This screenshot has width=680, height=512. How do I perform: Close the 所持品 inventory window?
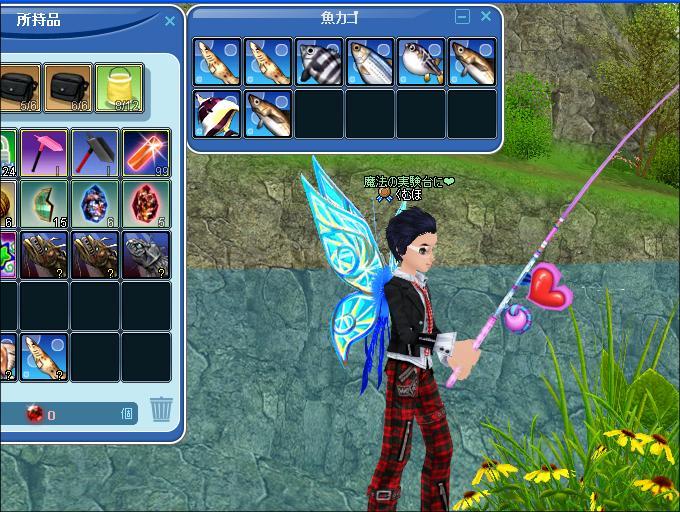169,21
